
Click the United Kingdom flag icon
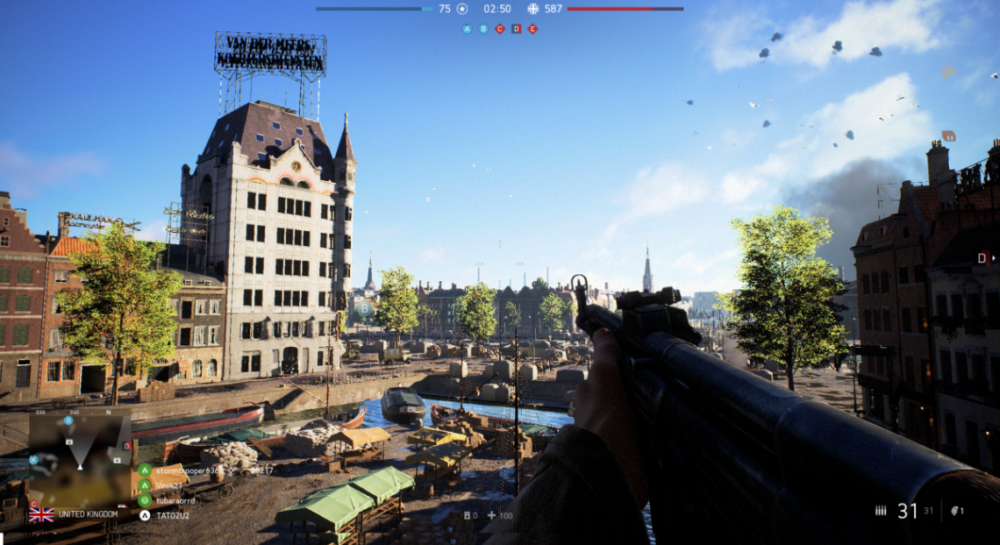coord(42,514)
